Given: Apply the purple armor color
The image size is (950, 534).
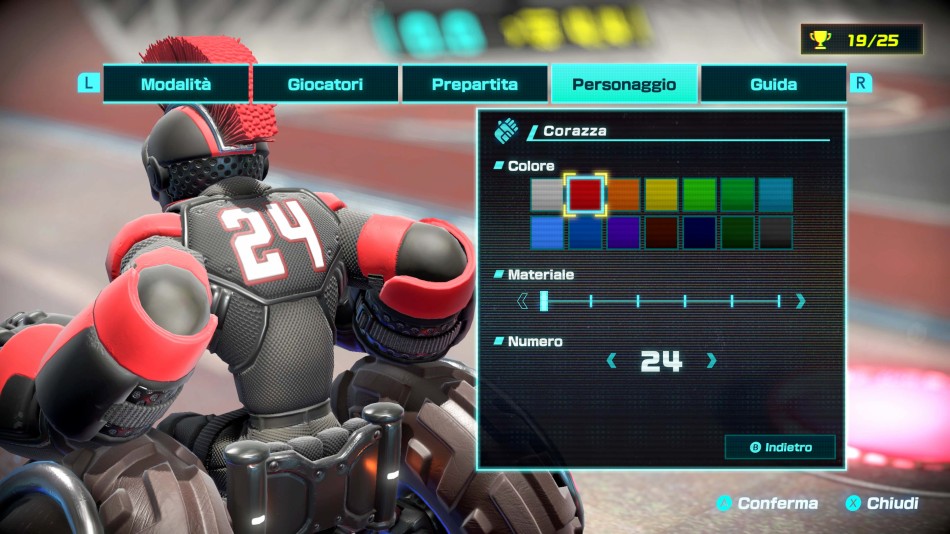Looking at the screenshot, I should click(x=623, y=232).
